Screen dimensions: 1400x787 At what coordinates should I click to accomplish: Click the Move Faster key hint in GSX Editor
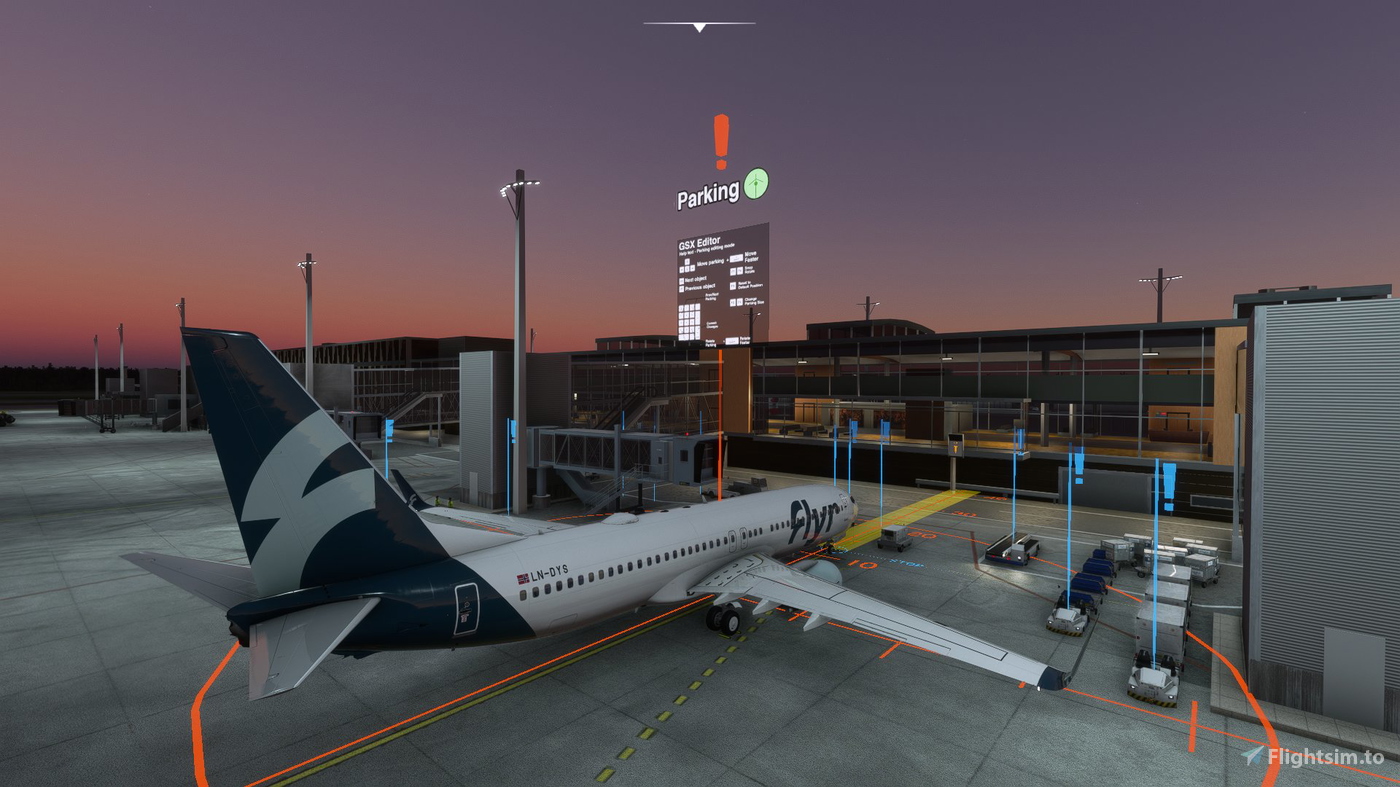pos(751,256)
